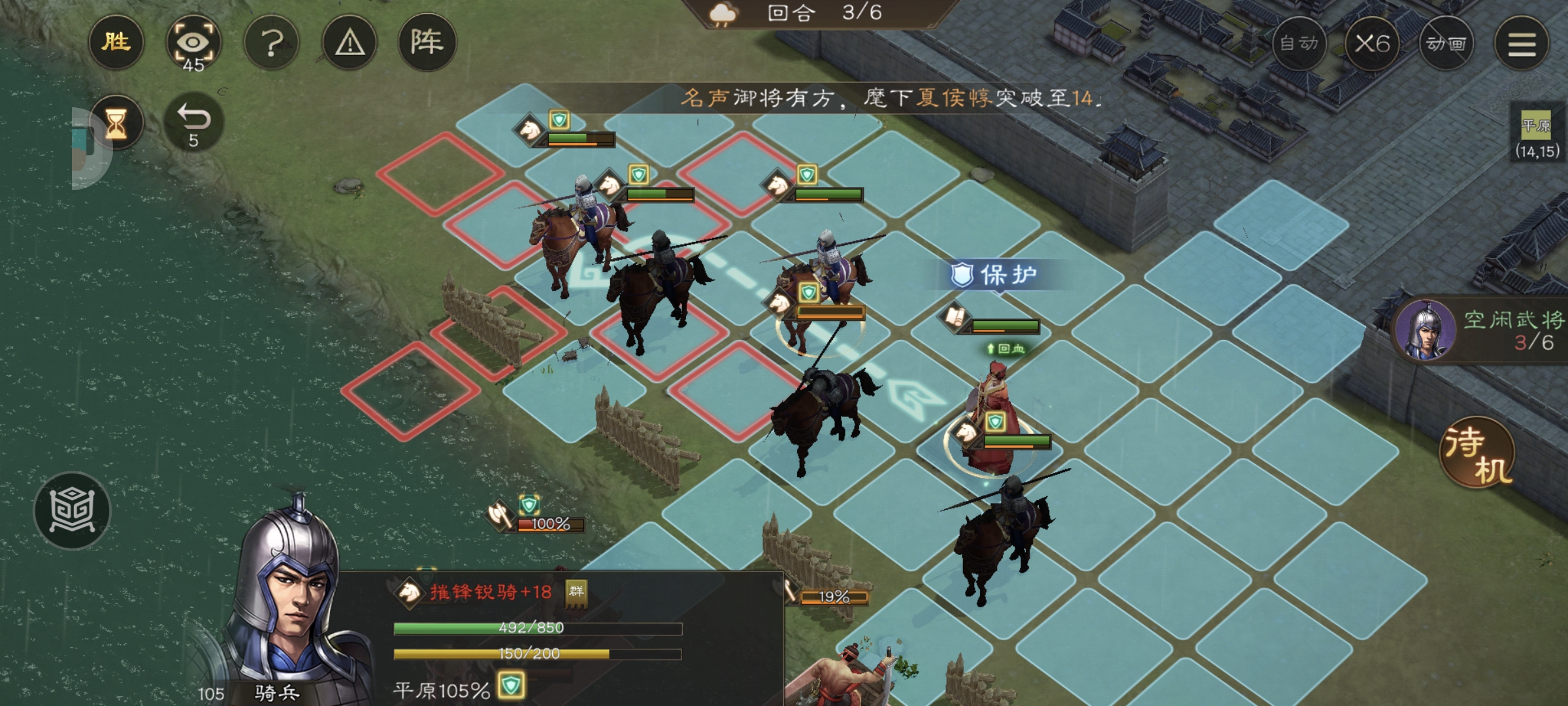Open the hamburger main menu
1568x706 pixels.
tap(1522, 44)
